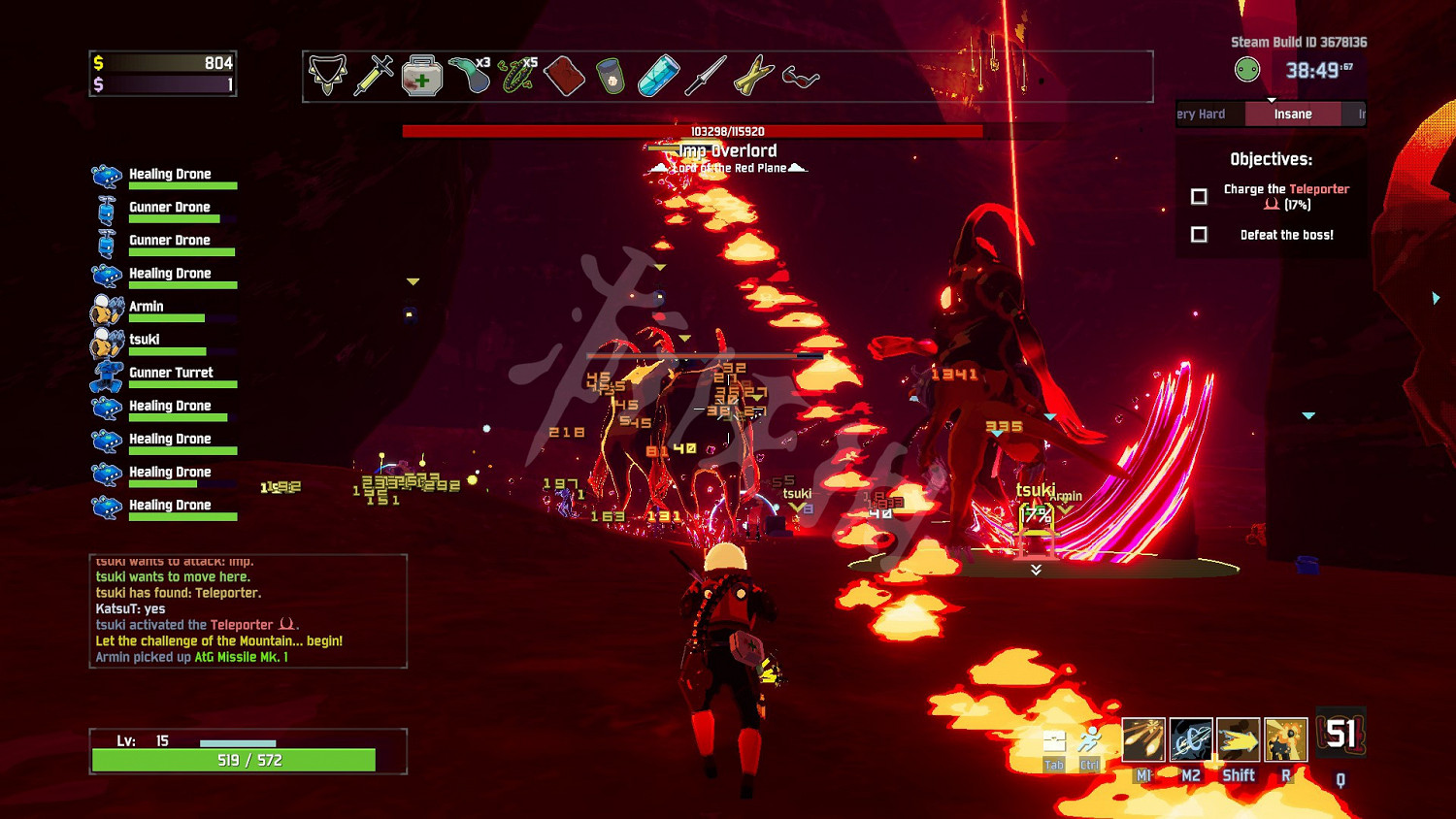Select the Gunner Turret ally entry
The height and width of the screenshot is (819, 1456).
point(171,374)
